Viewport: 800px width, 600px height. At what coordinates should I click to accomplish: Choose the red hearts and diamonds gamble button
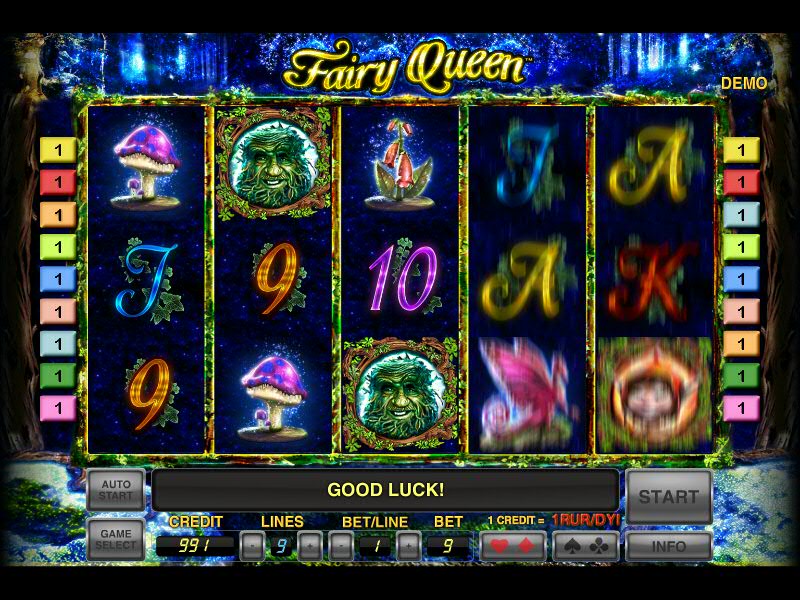(x=513, y=546)
